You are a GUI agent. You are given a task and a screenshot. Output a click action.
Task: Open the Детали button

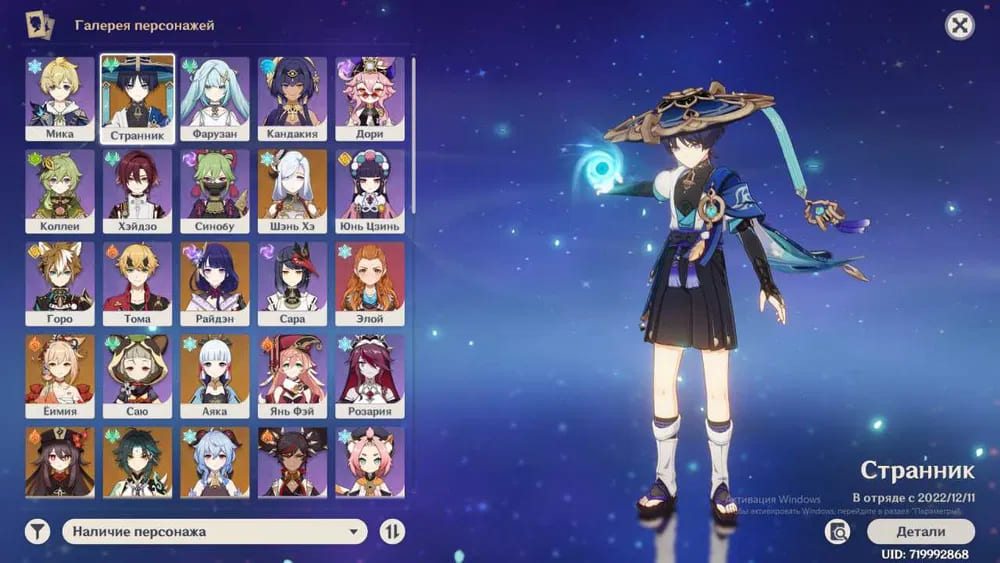920,531
